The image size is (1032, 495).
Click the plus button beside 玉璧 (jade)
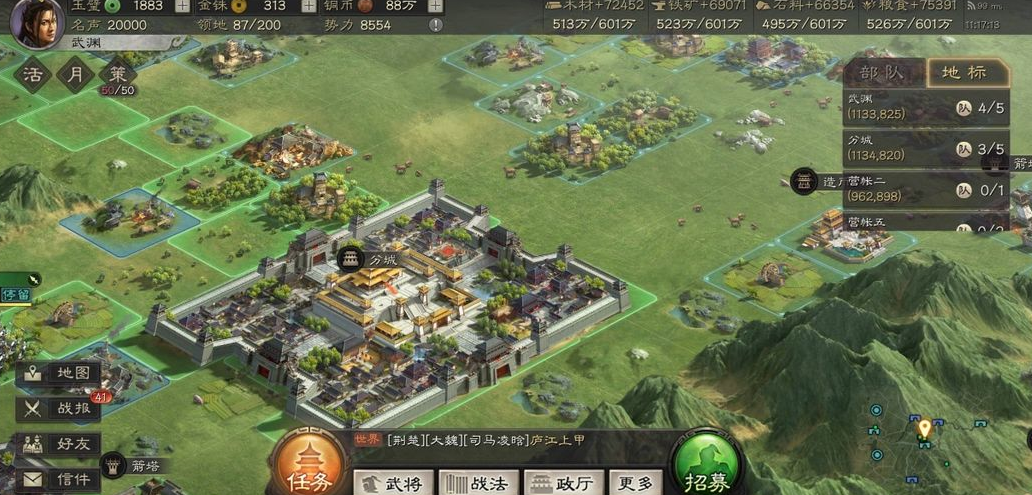tap(182, 6)
